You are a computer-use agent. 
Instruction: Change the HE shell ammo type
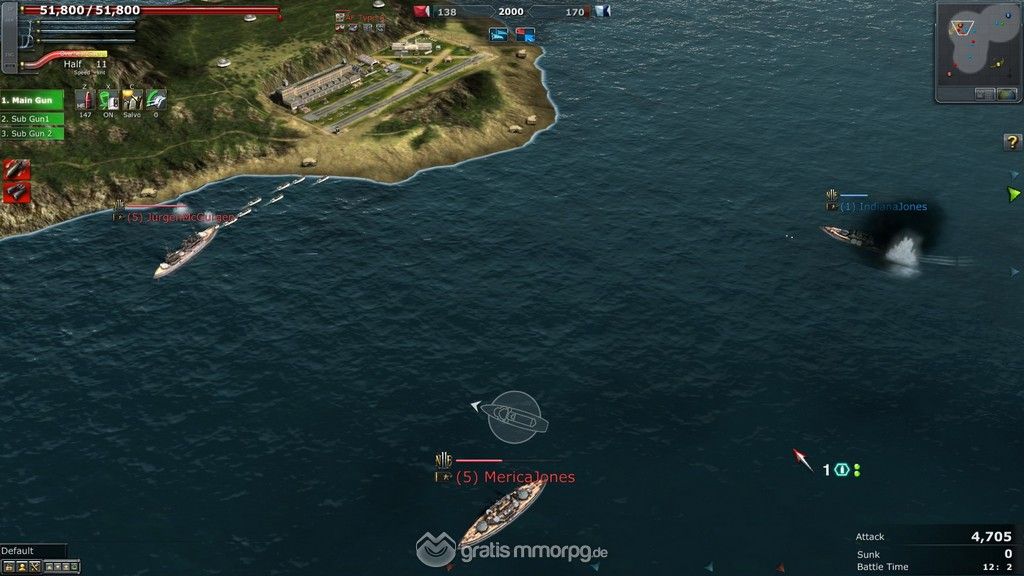tap(85, 100)
